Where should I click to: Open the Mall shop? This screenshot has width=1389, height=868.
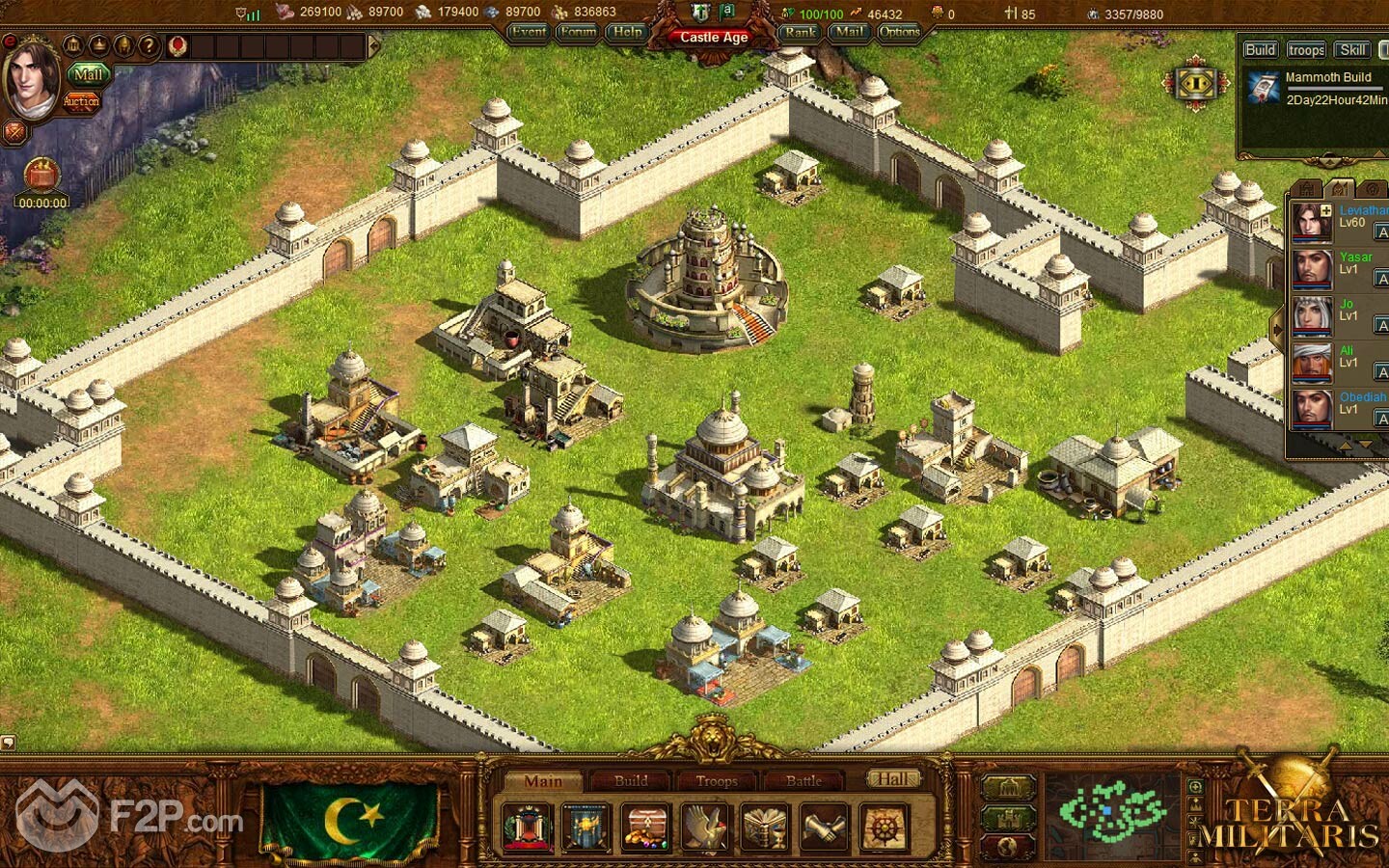coord(88,74)
